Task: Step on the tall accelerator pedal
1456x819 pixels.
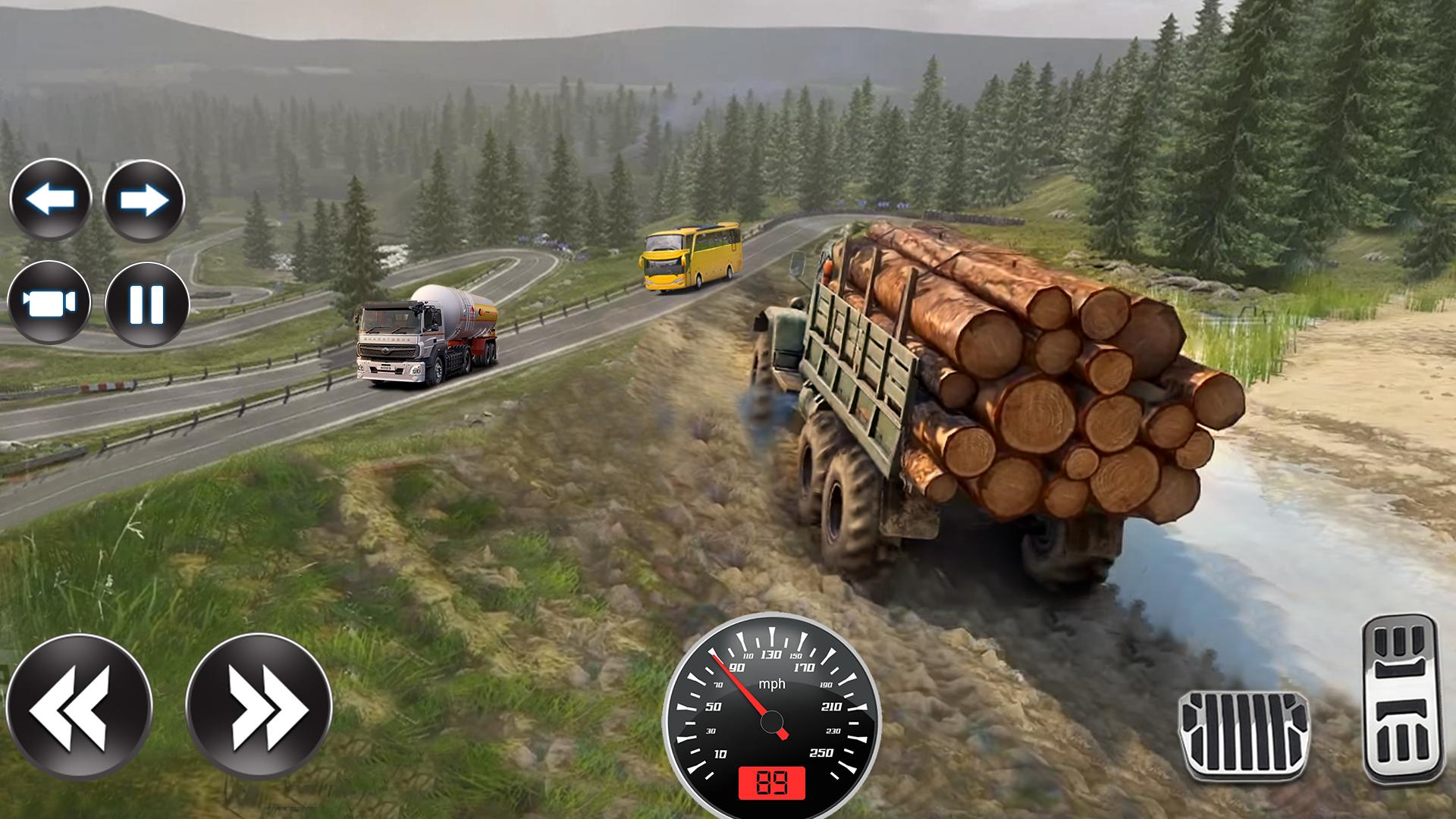Action: tap(1402, 698)
